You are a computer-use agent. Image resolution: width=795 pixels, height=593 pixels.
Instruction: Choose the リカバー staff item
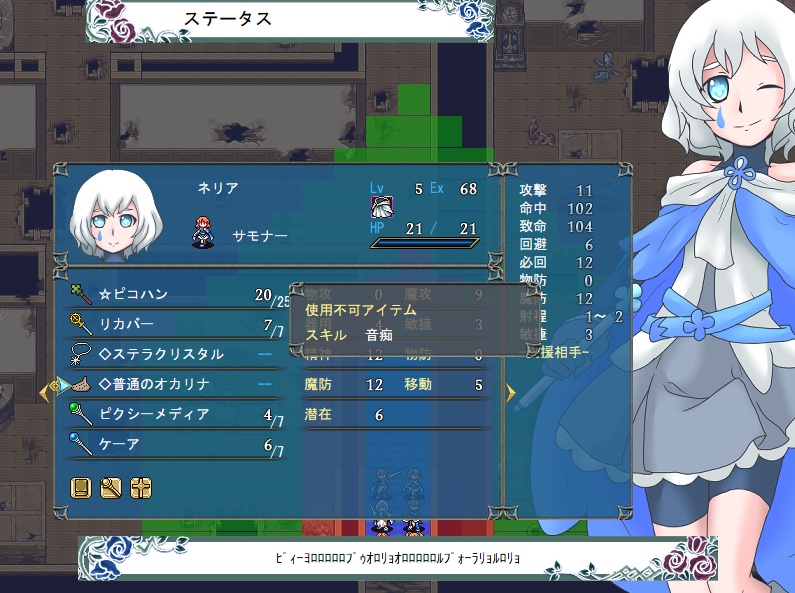point(170,324)
